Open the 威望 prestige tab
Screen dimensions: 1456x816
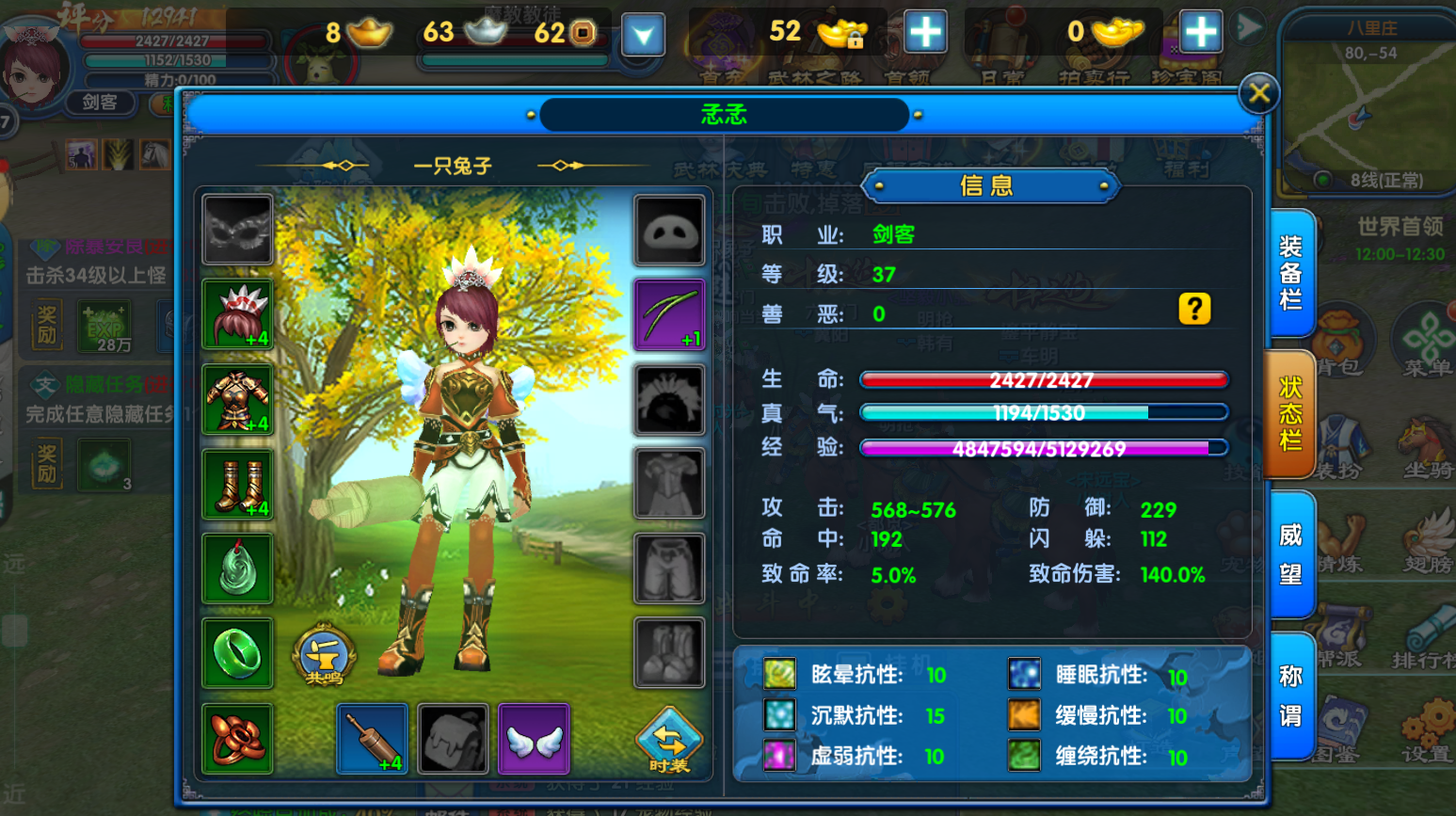tap(1291, 554)
